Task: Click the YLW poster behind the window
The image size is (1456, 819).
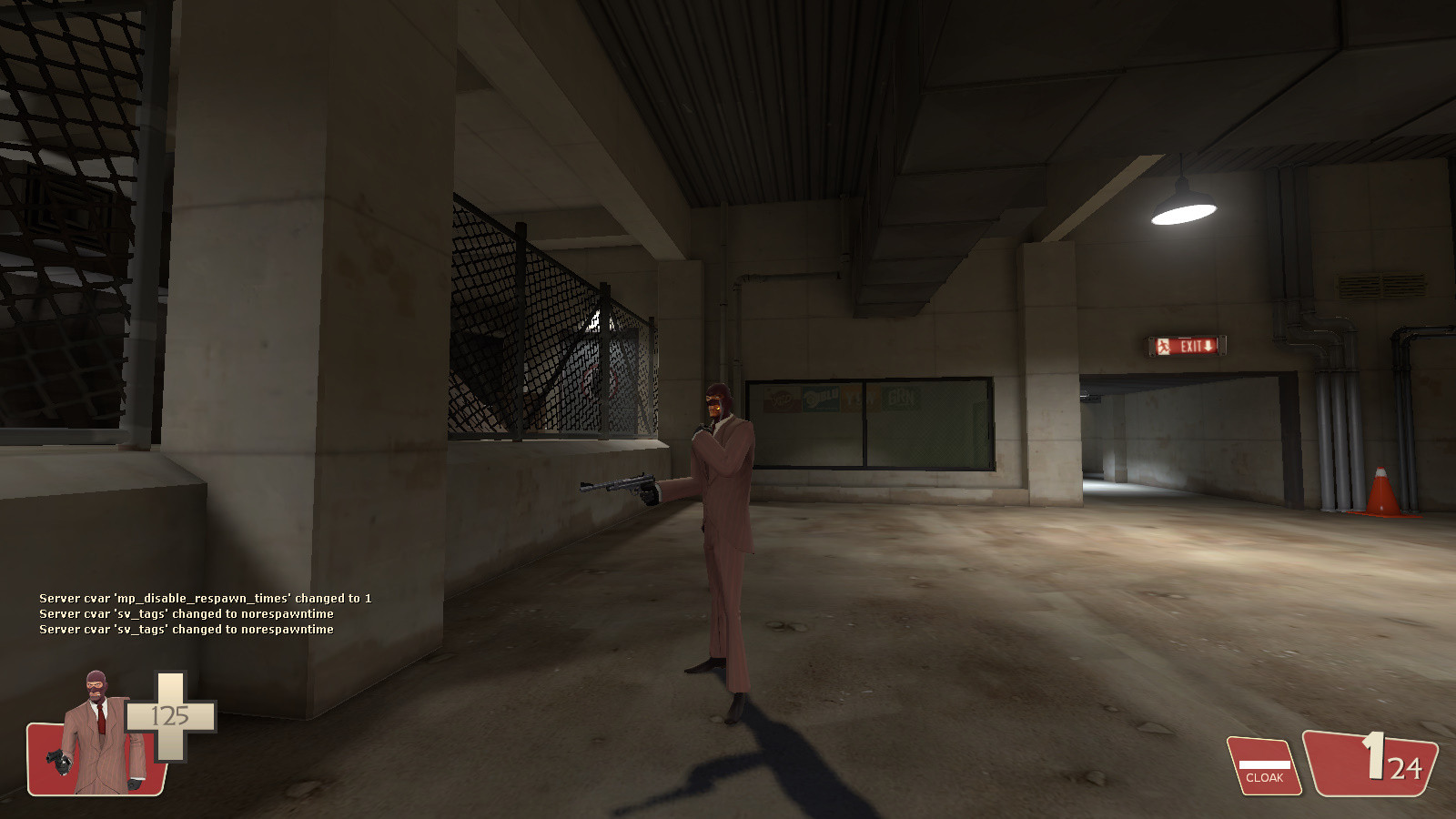Action: click(x=859, y=399)
